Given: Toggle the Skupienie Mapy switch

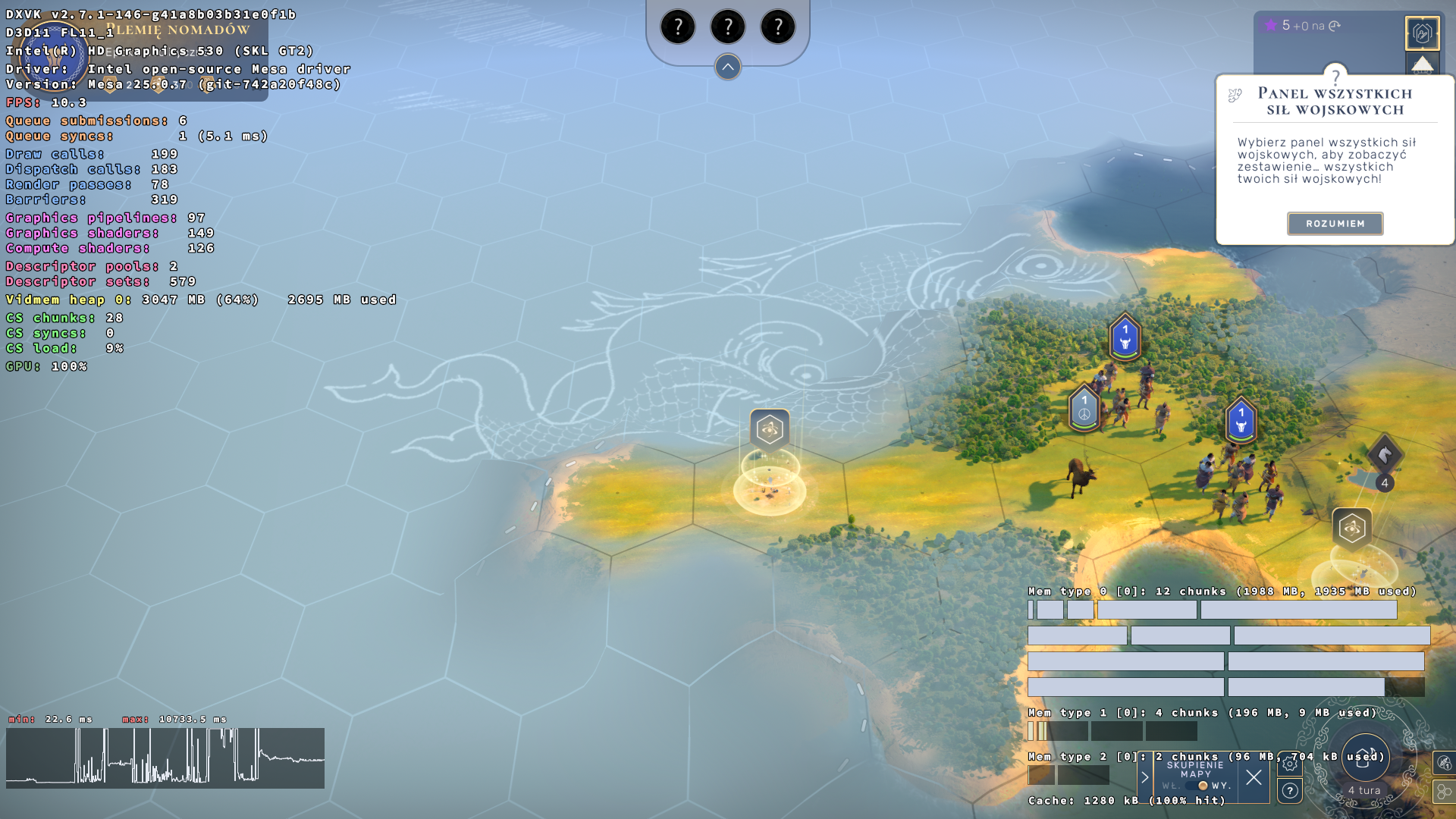Looking at the screenshot, I should (1203, 786).
